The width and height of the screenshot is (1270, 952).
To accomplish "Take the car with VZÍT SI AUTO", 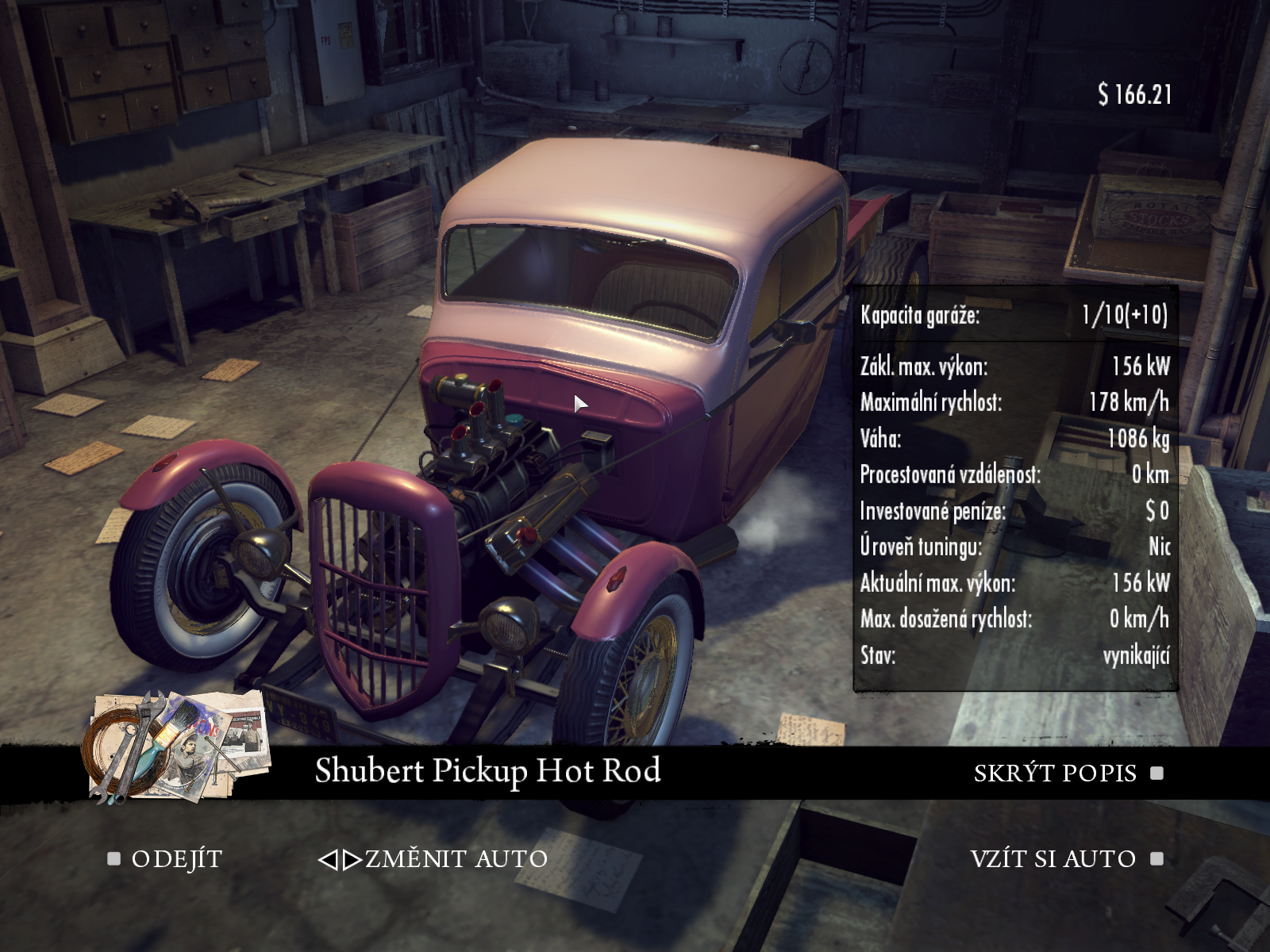I will [1053, 859].
